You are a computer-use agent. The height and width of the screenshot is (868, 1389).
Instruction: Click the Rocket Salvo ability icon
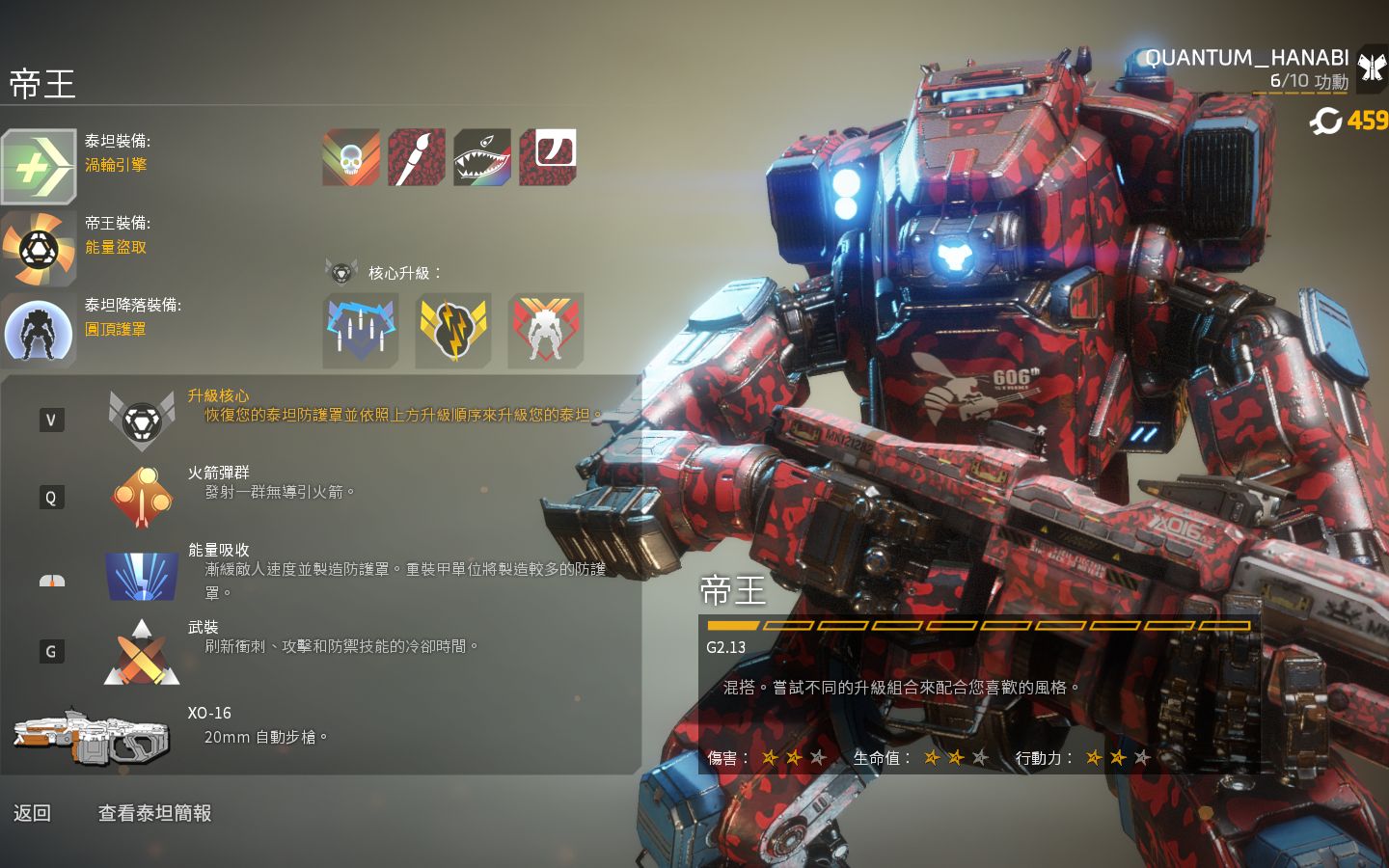click(142, 497)
